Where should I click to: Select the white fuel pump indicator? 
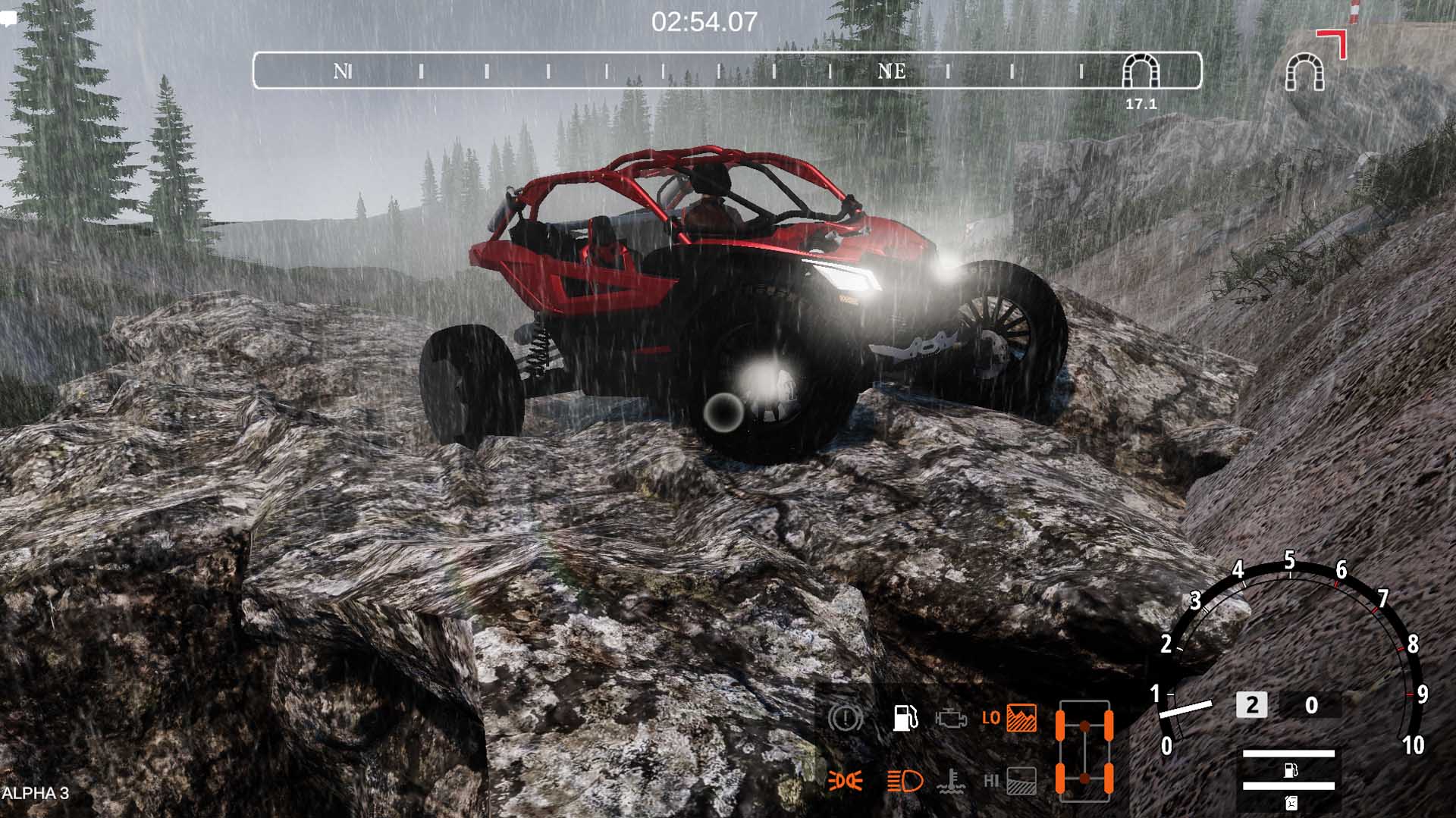(x=904, y=717)
